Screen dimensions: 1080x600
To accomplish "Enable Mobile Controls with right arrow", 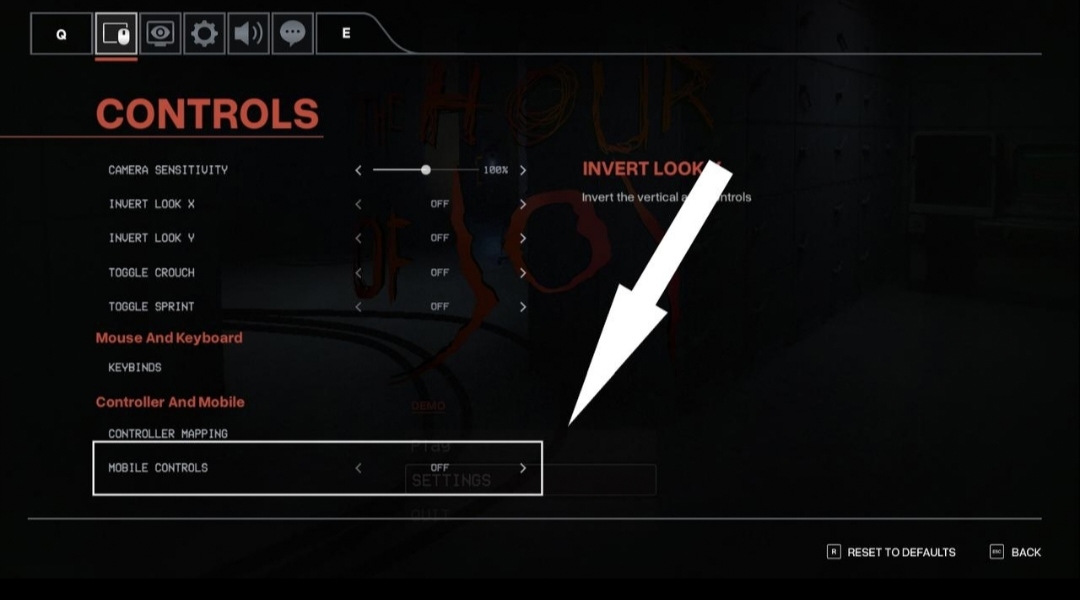I will point(523,468).
